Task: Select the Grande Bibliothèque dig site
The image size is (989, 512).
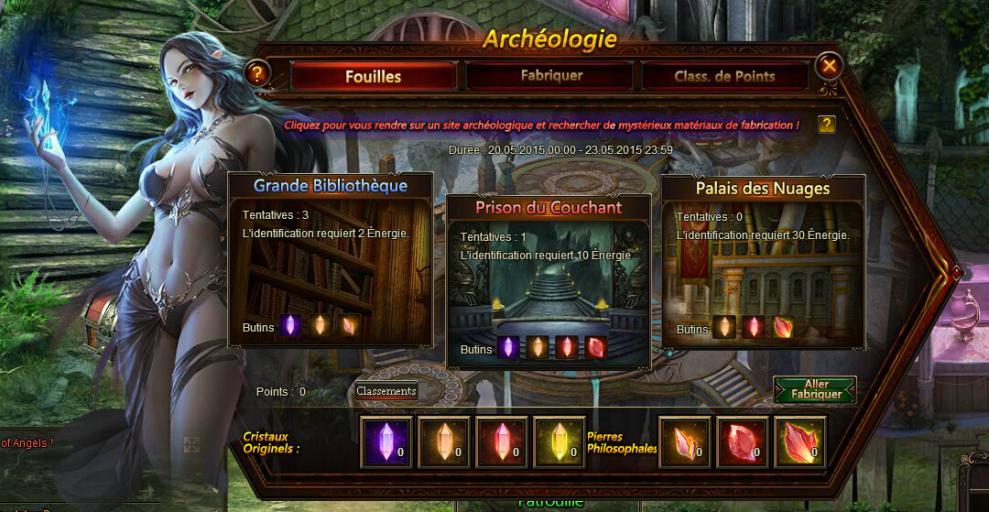Action: [x=330, y=263]
